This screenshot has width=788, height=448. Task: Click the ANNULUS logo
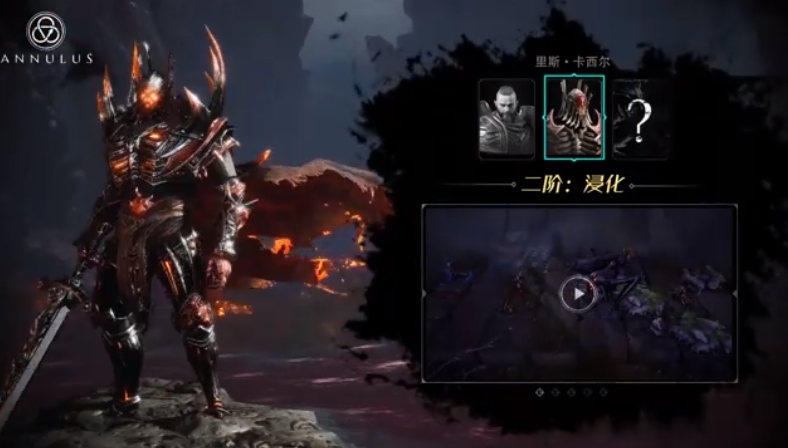(x=46, y=37)
